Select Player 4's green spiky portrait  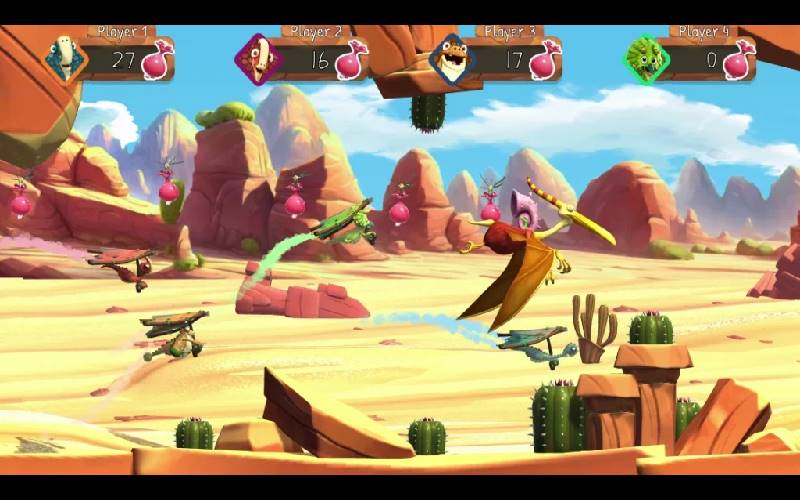coord(645,59)
